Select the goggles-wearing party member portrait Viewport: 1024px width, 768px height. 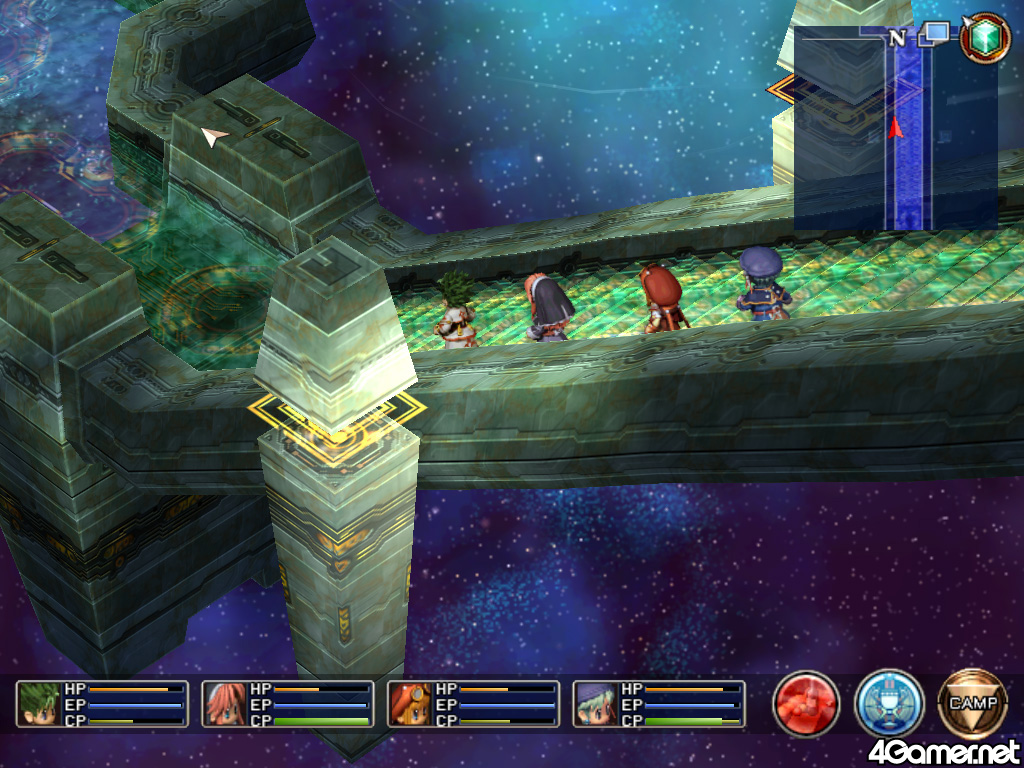[x=411, y=704]
